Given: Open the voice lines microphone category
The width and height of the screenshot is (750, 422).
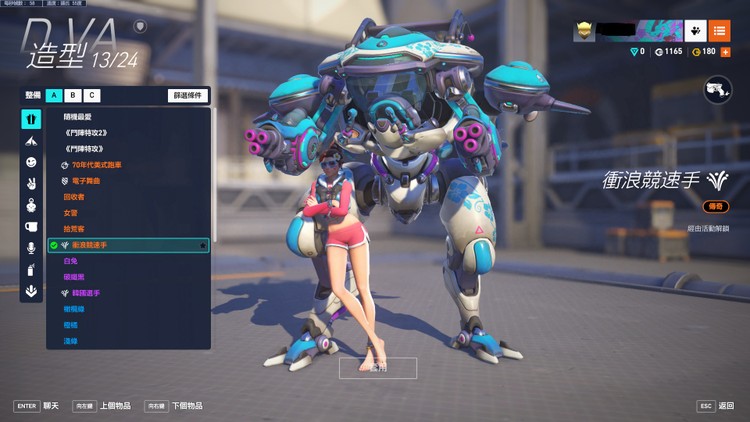Looking at the screenshot, I should 31,248.
